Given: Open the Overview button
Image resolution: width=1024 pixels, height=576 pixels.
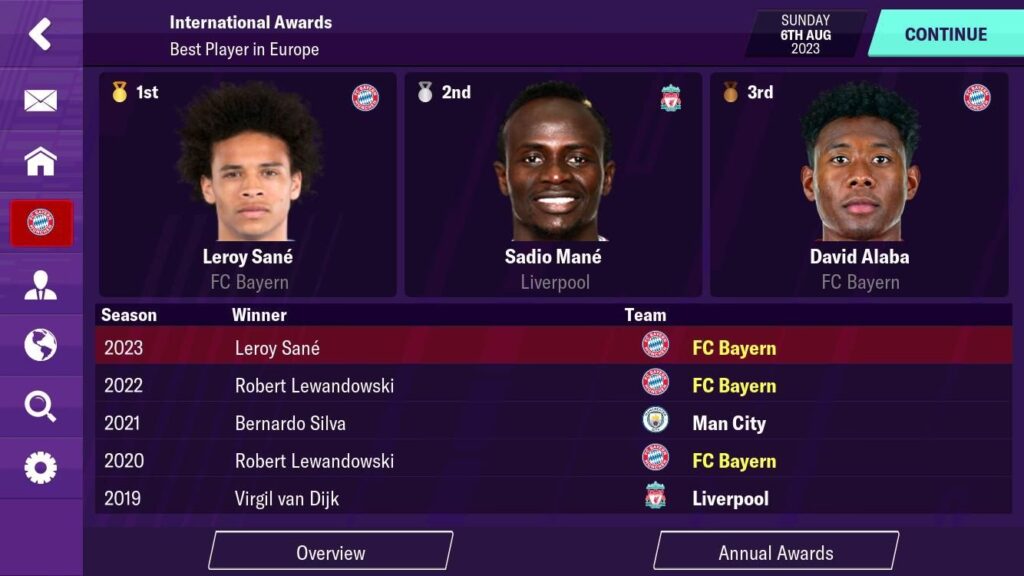Looking at the screenshot, I should point(331,552).
